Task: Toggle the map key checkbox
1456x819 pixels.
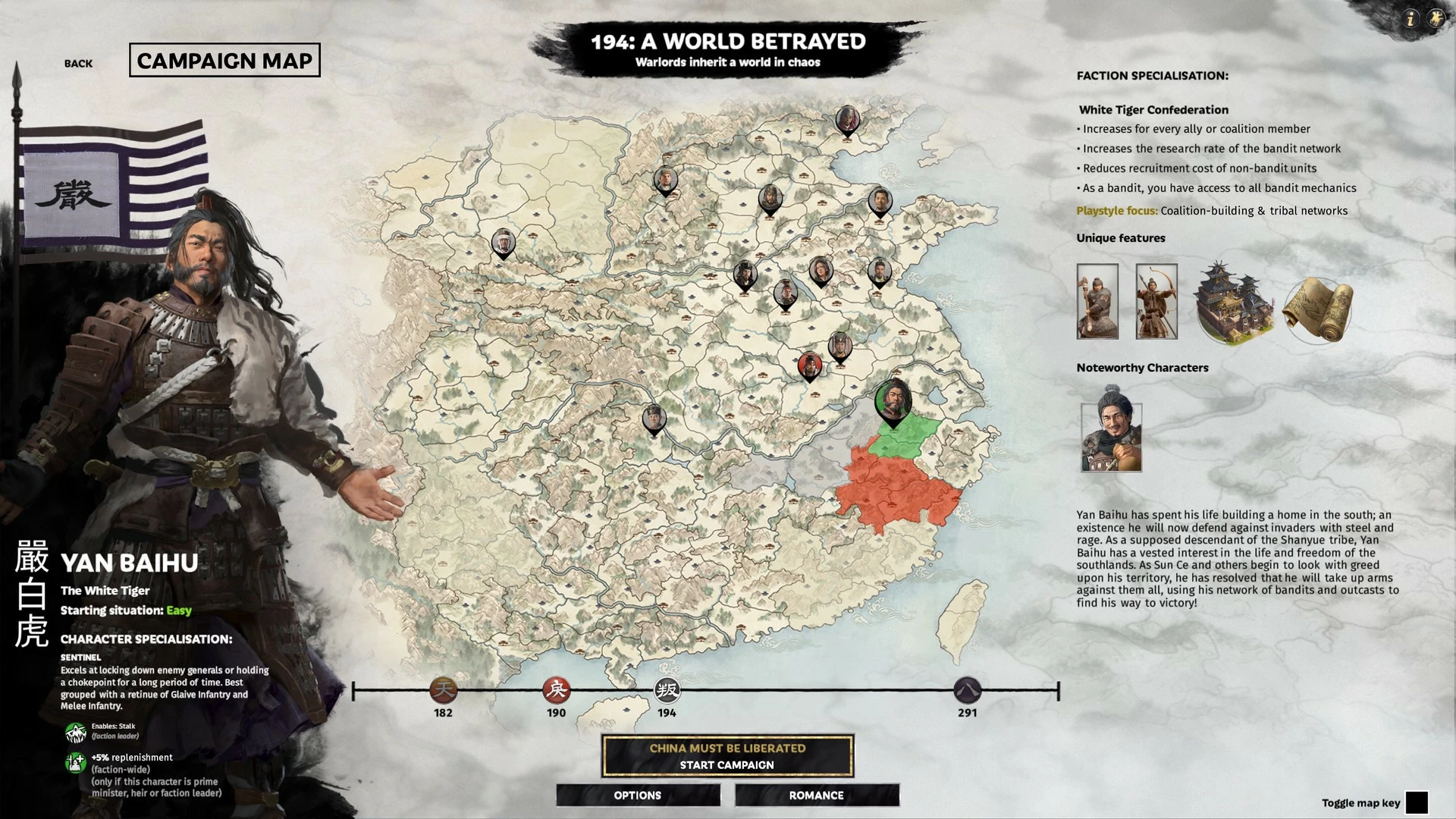Action: click(x=1416, y=802)
